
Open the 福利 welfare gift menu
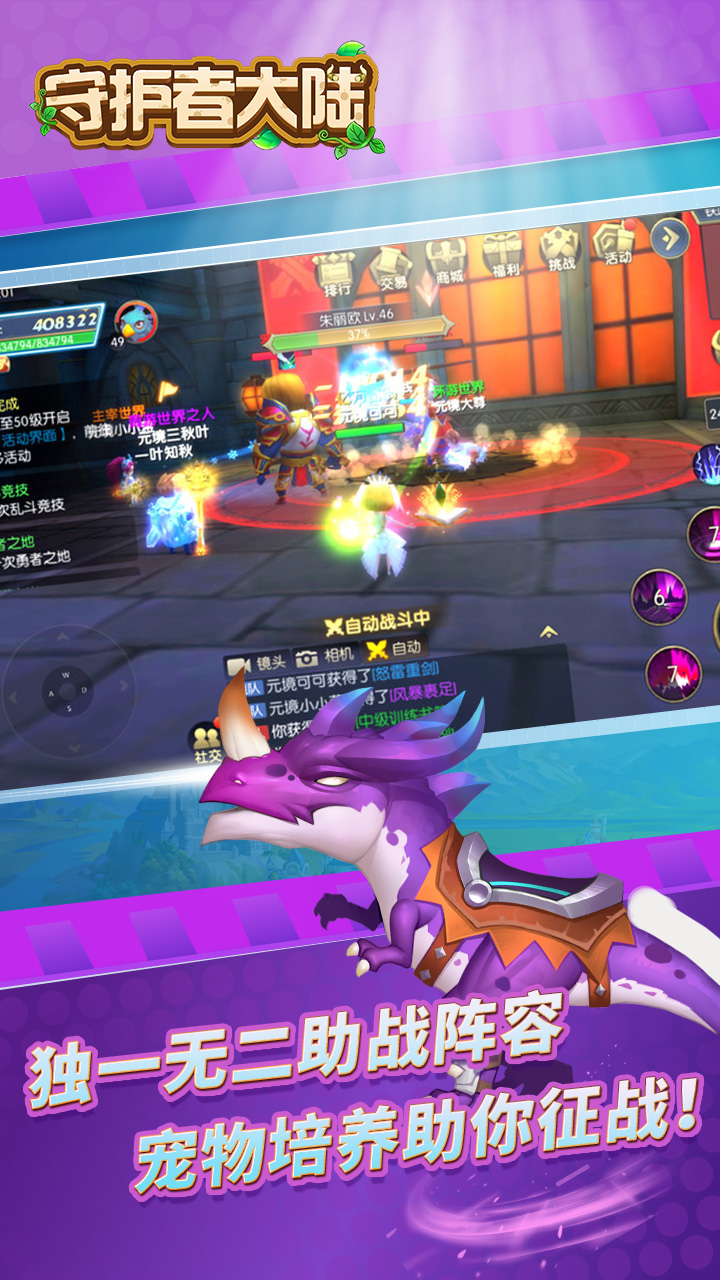tap(502, 254)
